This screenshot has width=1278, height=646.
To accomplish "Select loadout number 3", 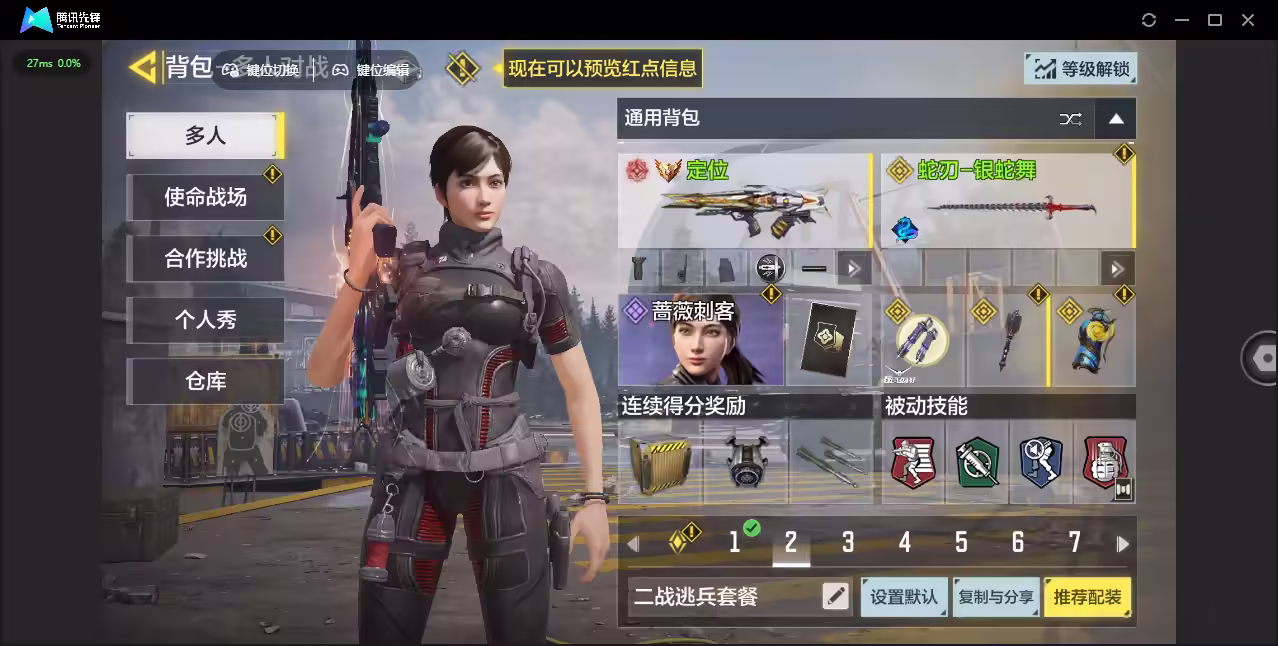I will [848, 542].
